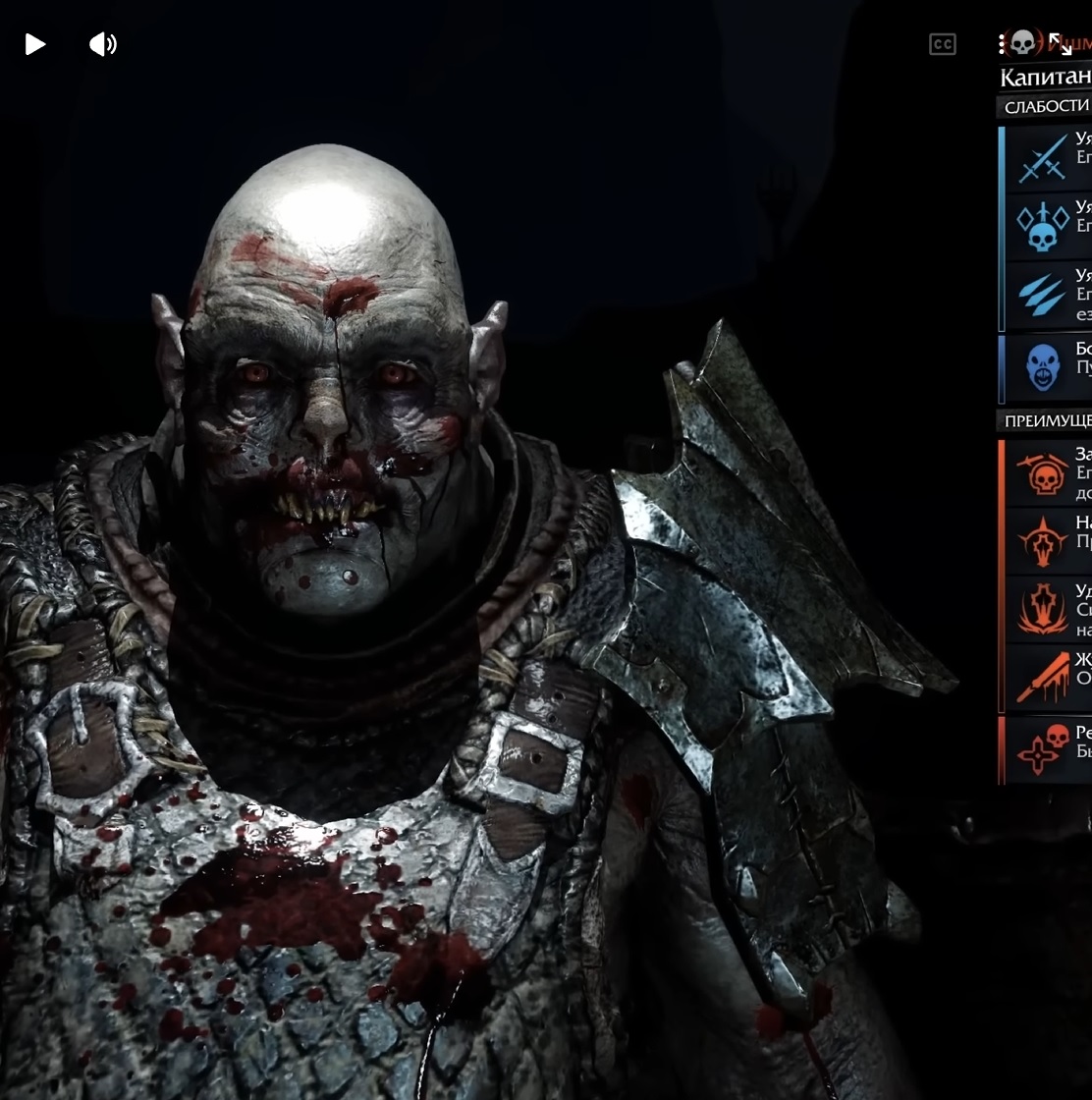Select the skull and four-pointed star trait
Image resolution: width=1092 pixels, height=1100 pixels.
pyautogui.click(x=1043, y=750)
